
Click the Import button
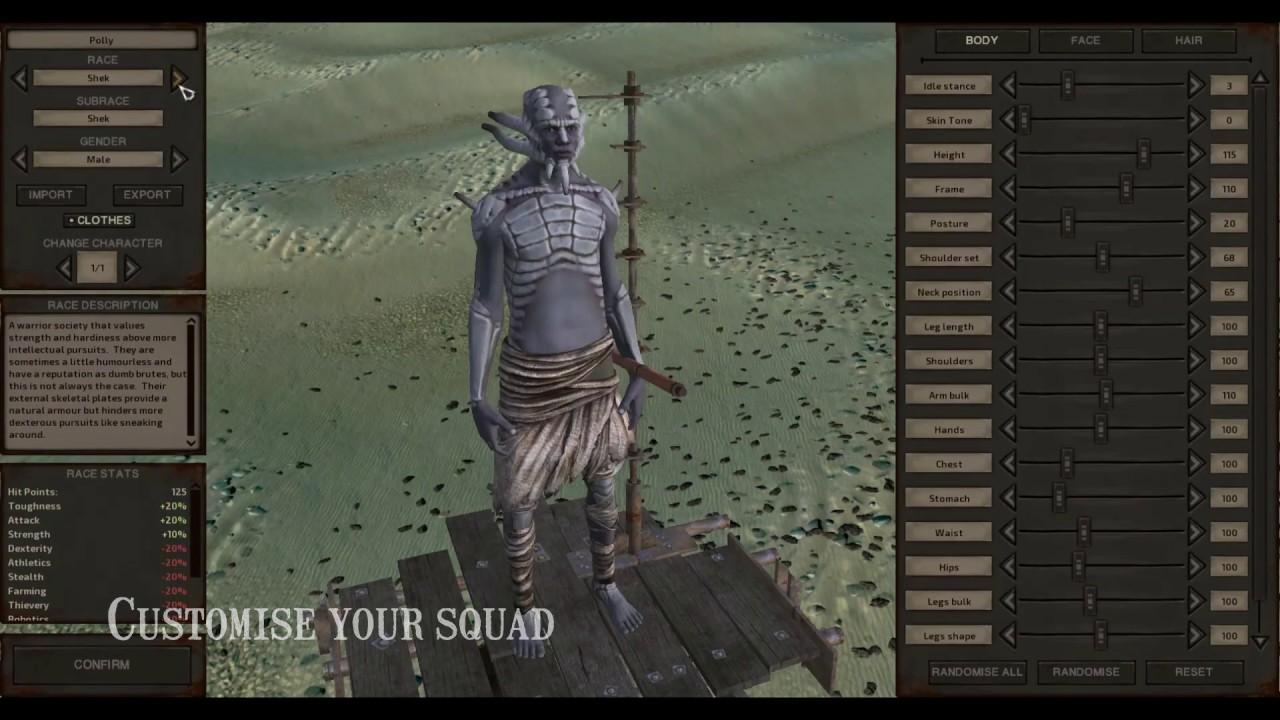coord(51,194)
